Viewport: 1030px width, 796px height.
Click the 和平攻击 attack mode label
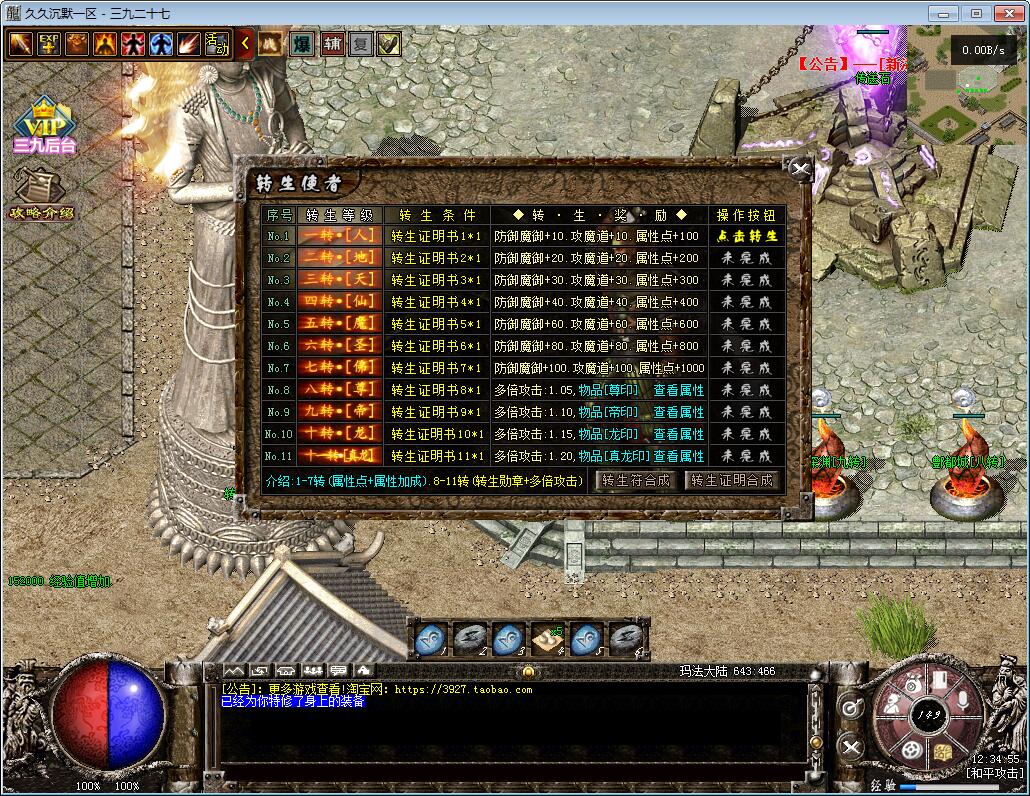[x=995, y=773]
